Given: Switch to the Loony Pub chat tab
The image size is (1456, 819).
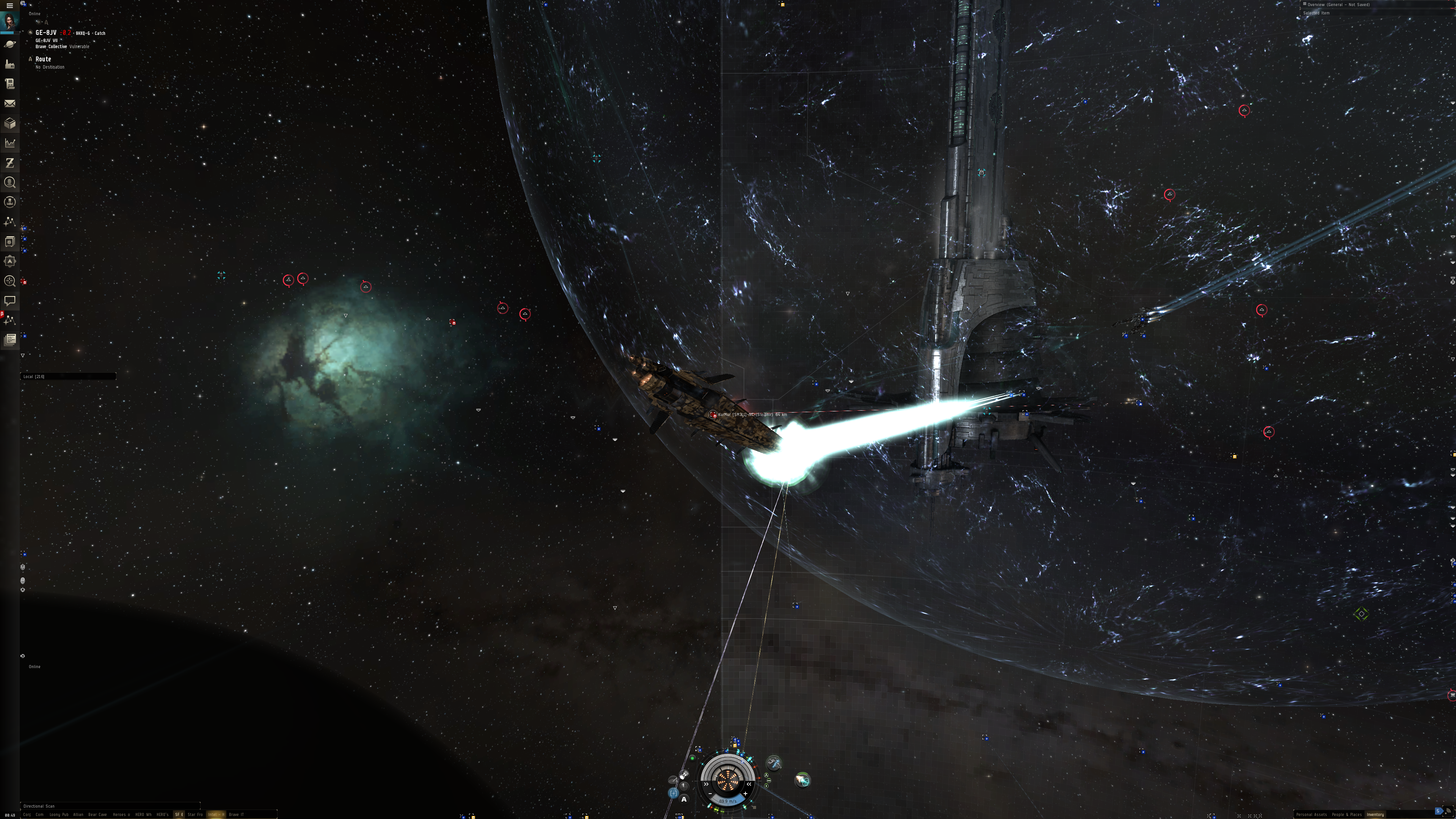Looking at the screenshot, I should 59,814.
